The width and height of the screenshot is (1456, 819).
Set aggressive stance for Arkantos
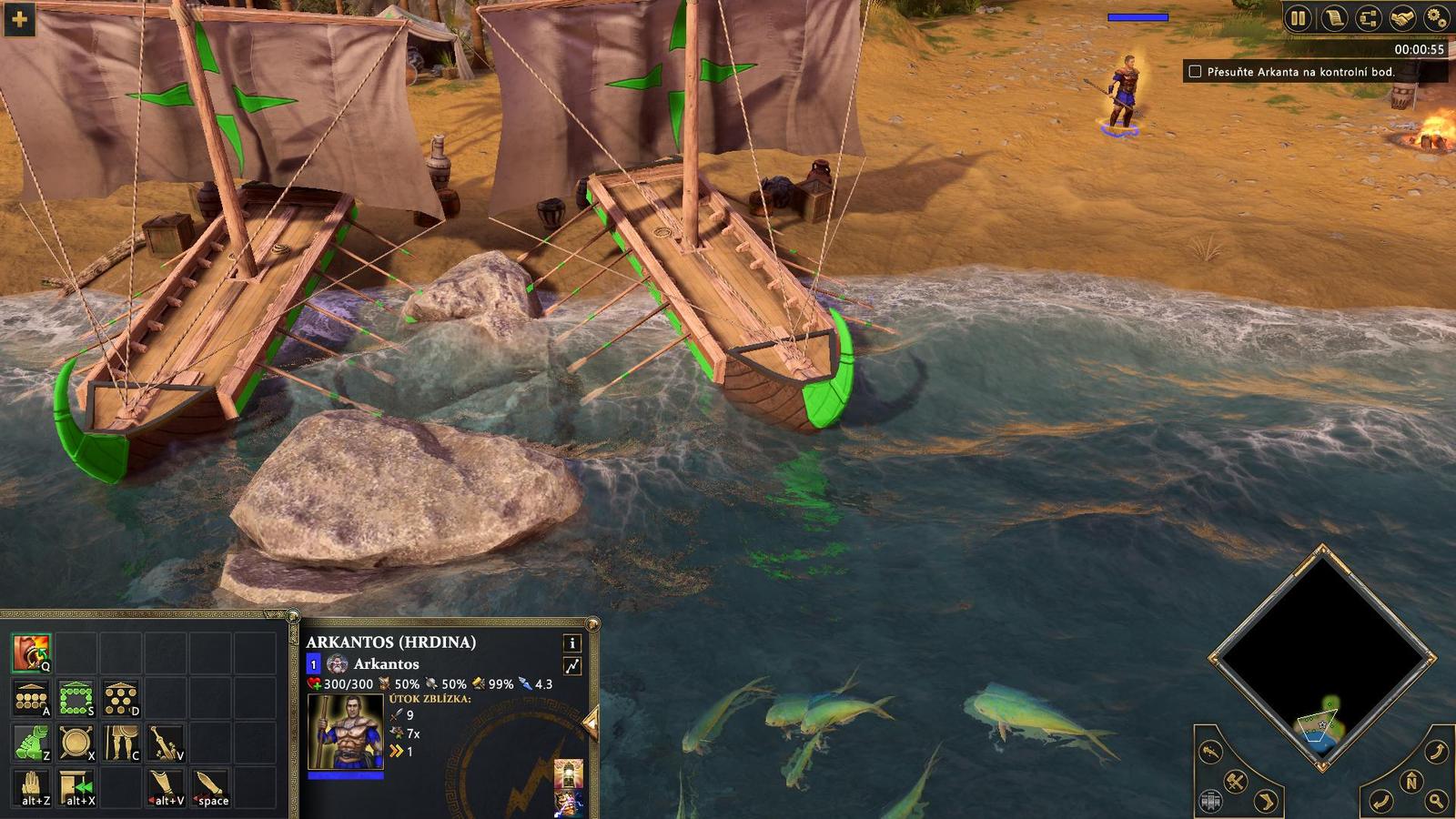(x=31, y=743)
